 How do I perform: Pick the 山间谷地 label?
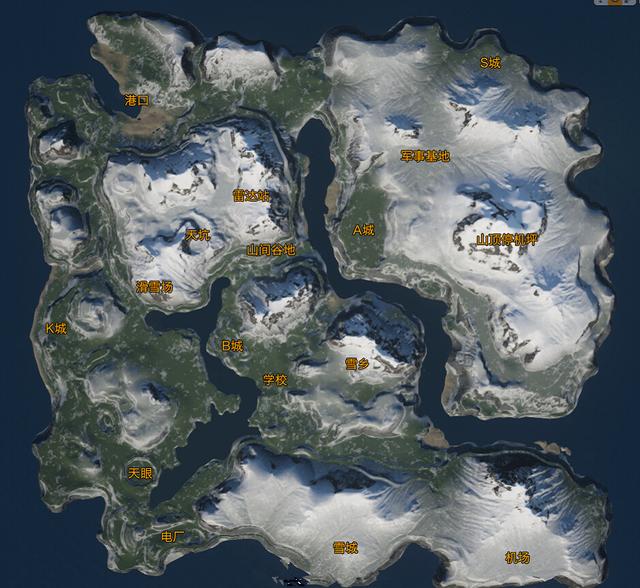pos(271,250)
